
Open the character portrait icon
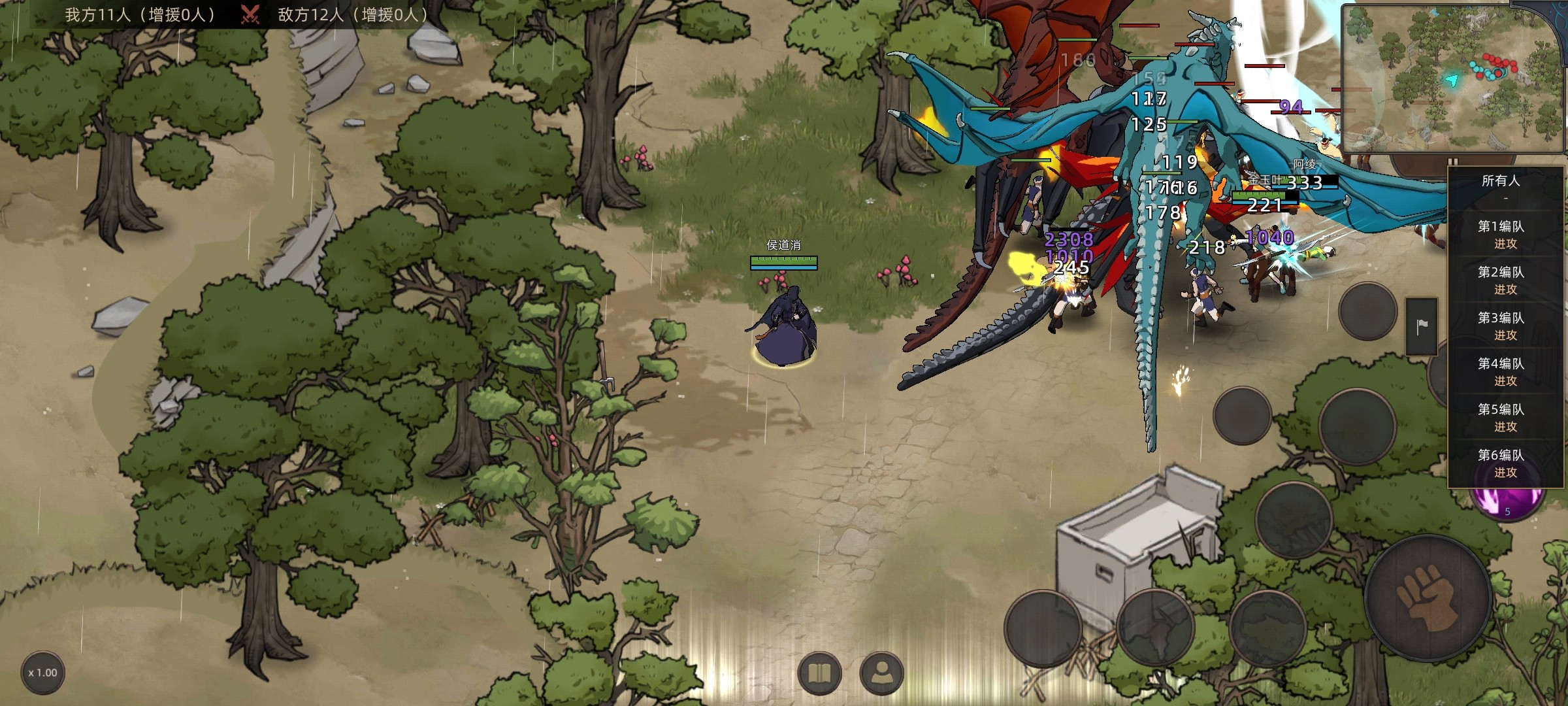tap(882, 673)
